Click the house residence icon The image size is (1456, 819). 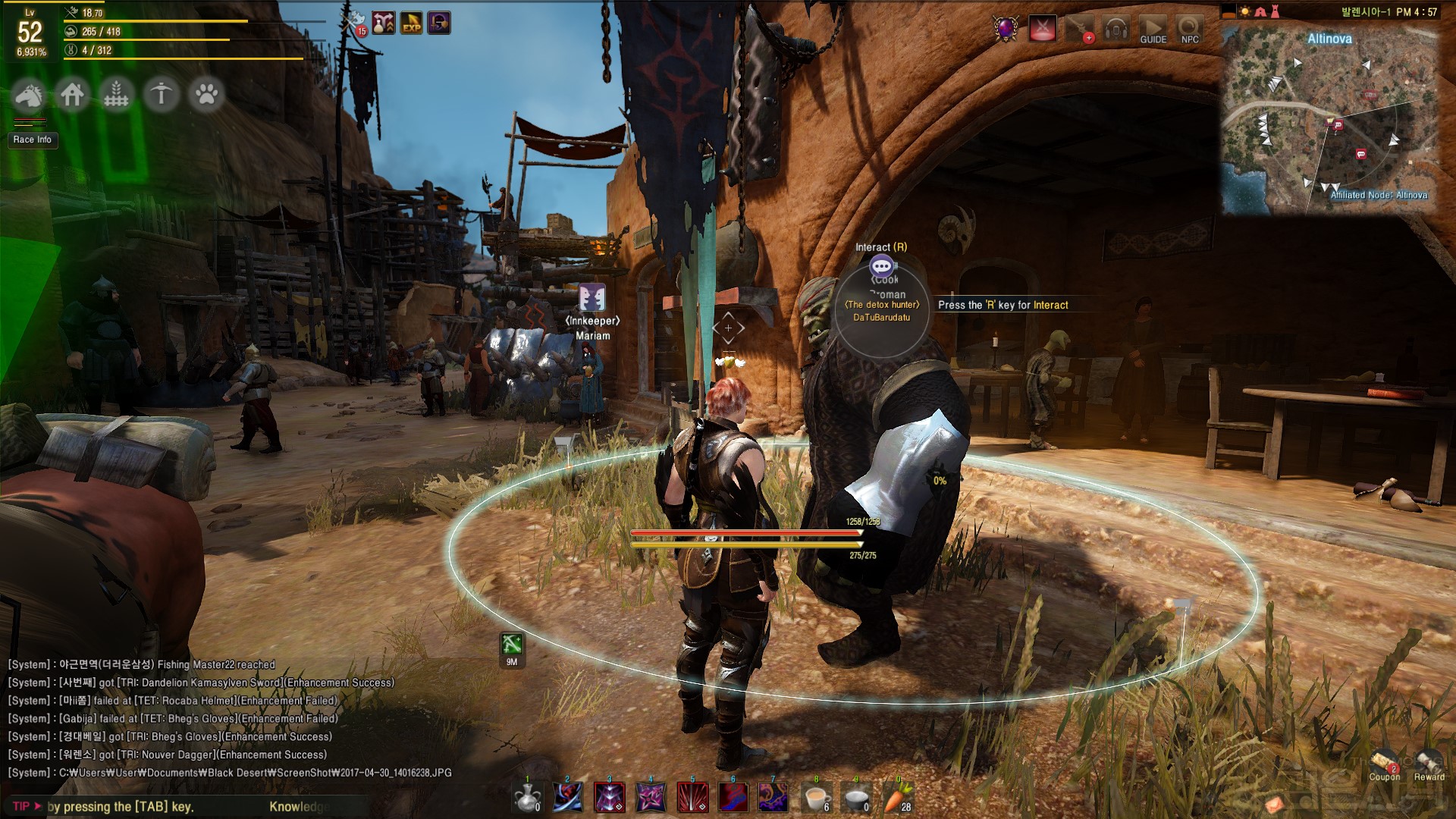coord(73,95)
